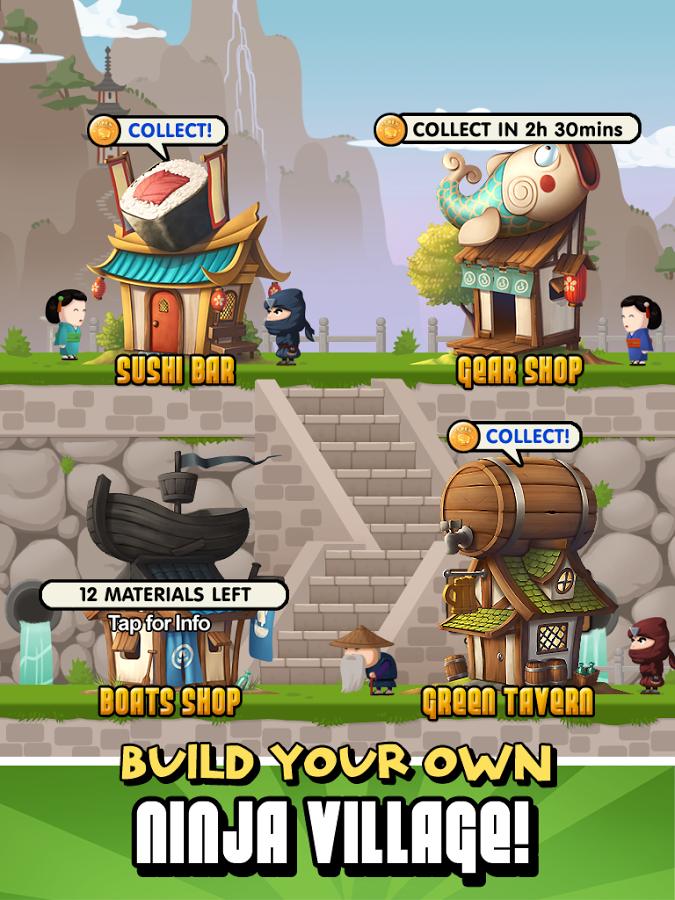
Task: Check the Gear Shop collection timer bubble
Action: [507, 129]
